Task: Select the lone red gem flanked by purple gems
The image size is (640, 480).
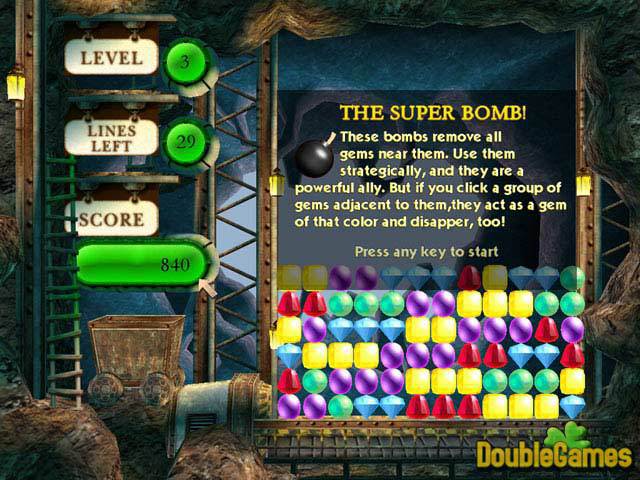Action: 547,328
